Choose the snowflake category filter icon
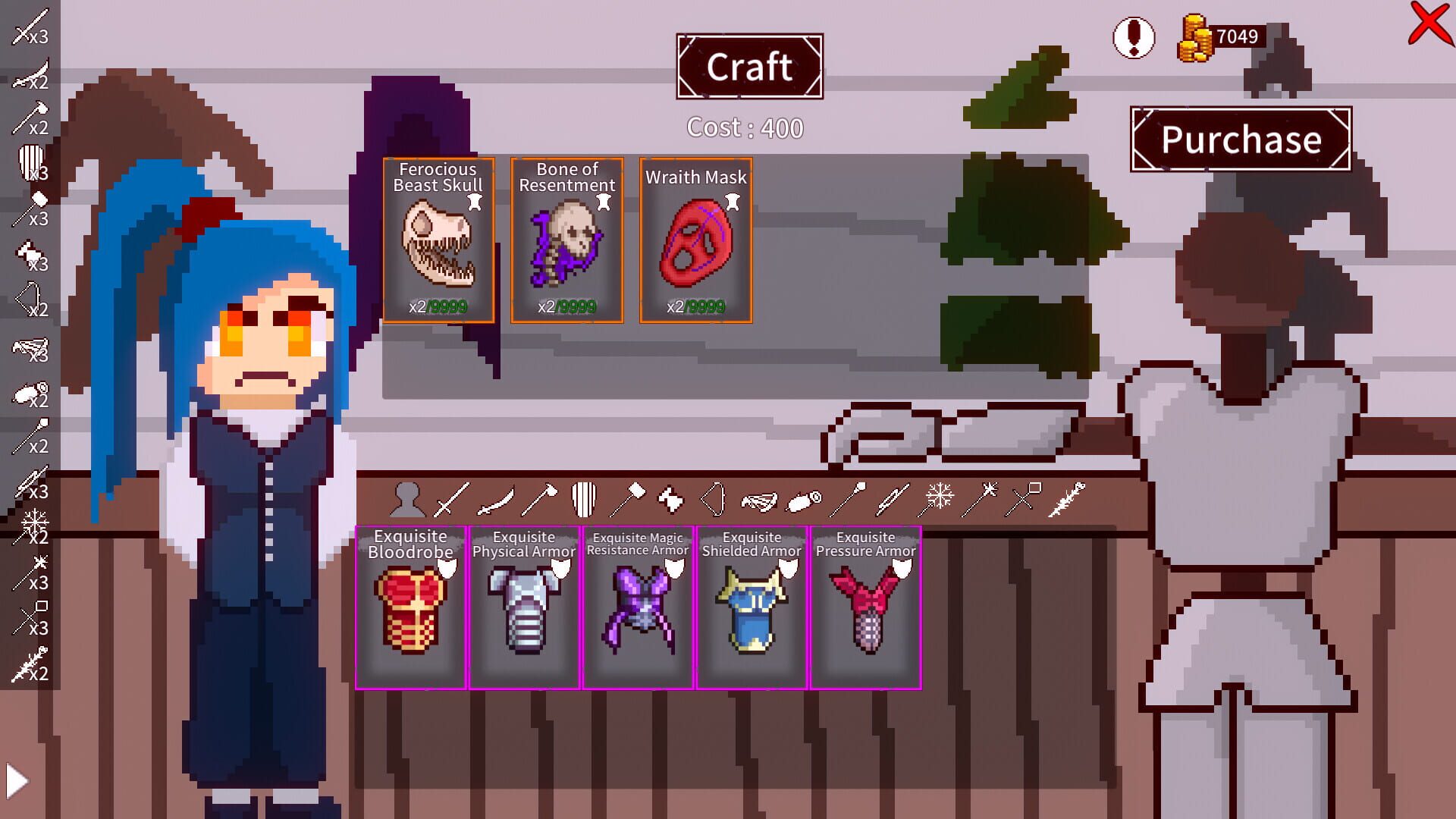Screen dimensions: 1456x819 937,497
